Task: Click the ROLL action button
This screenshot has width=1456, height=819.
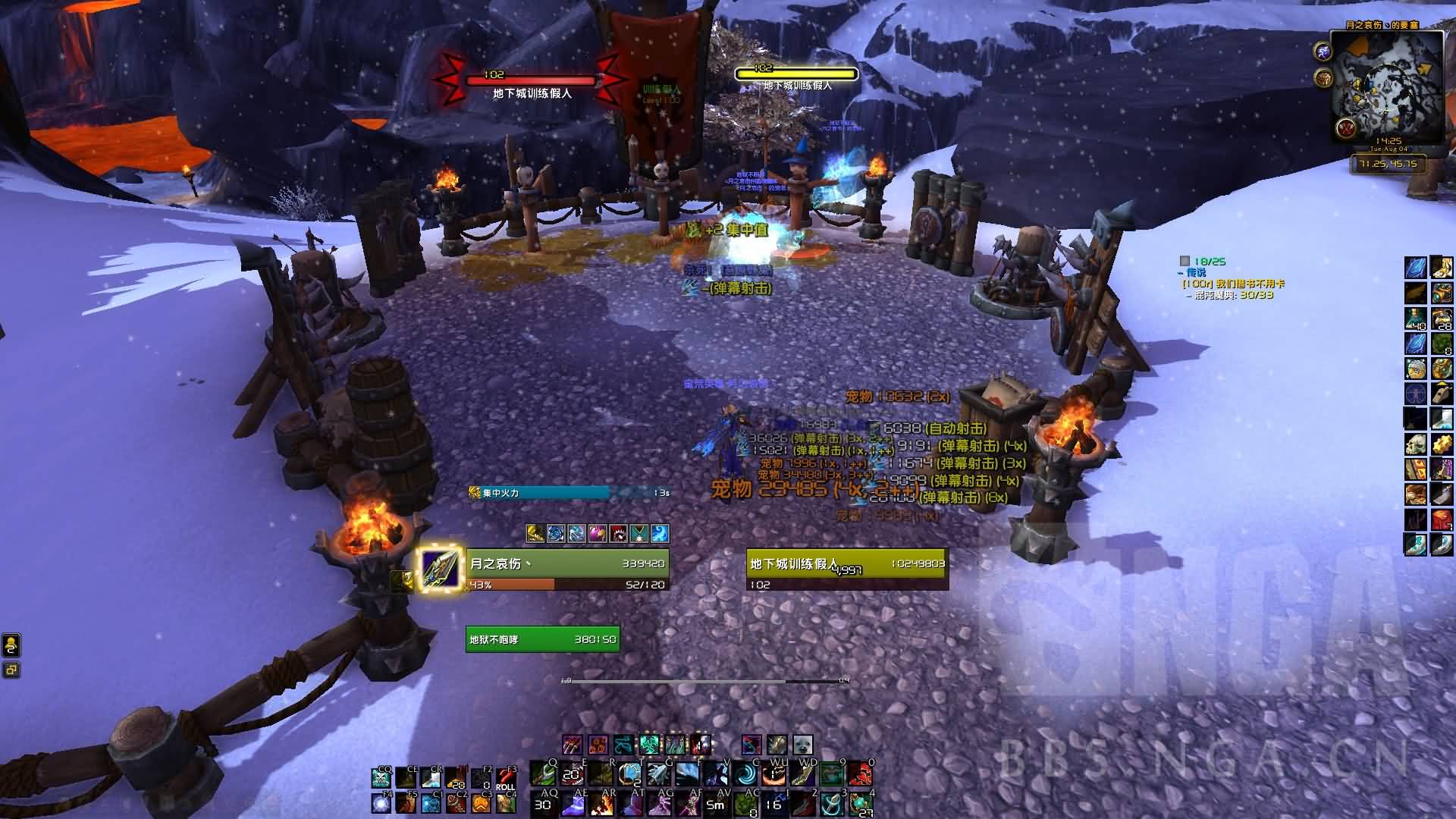Action: [505, 779]
